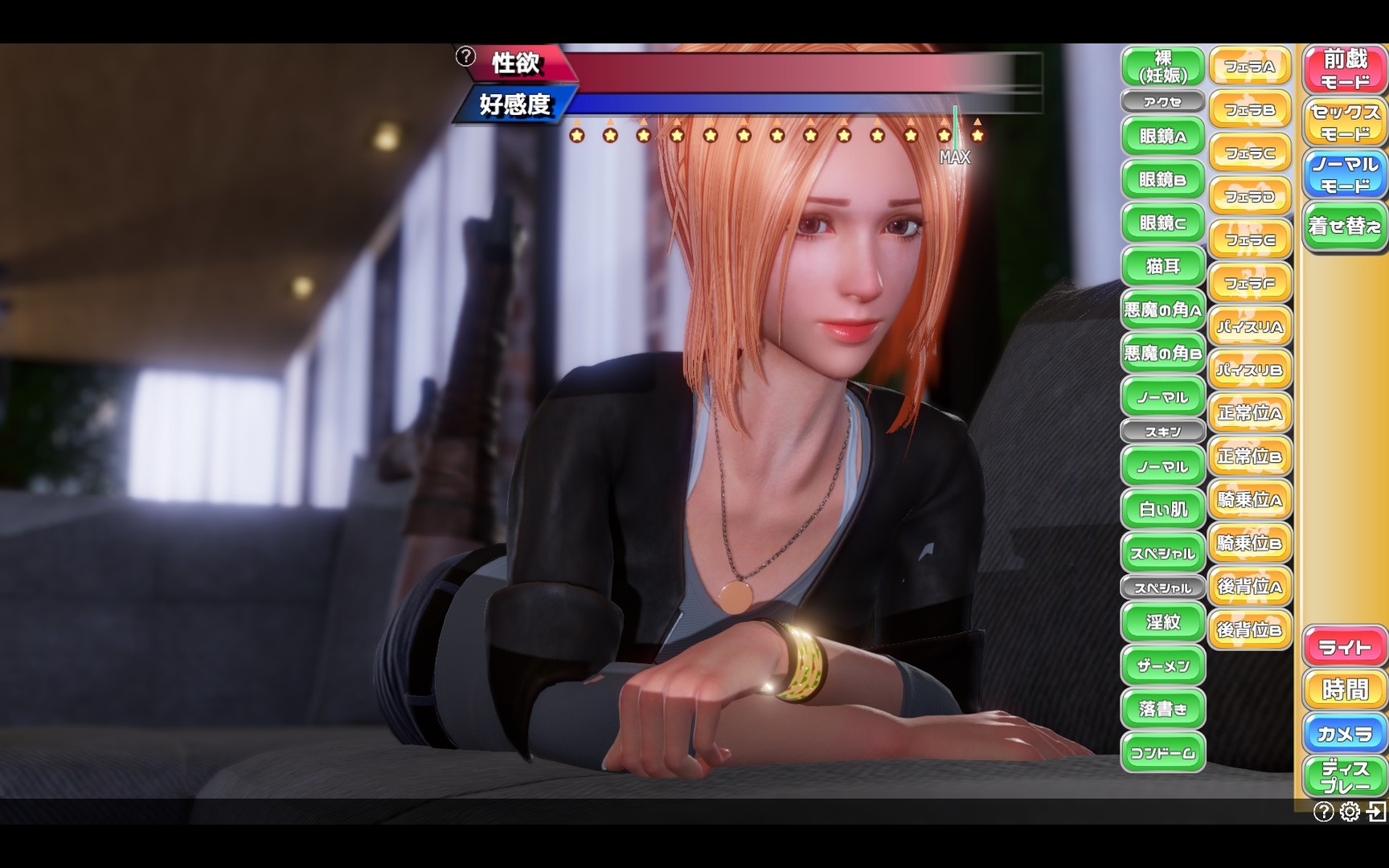Open the カメラ (camera) settings
The height and width of the screenshot is (868, 1389).
click(1345, 733)
